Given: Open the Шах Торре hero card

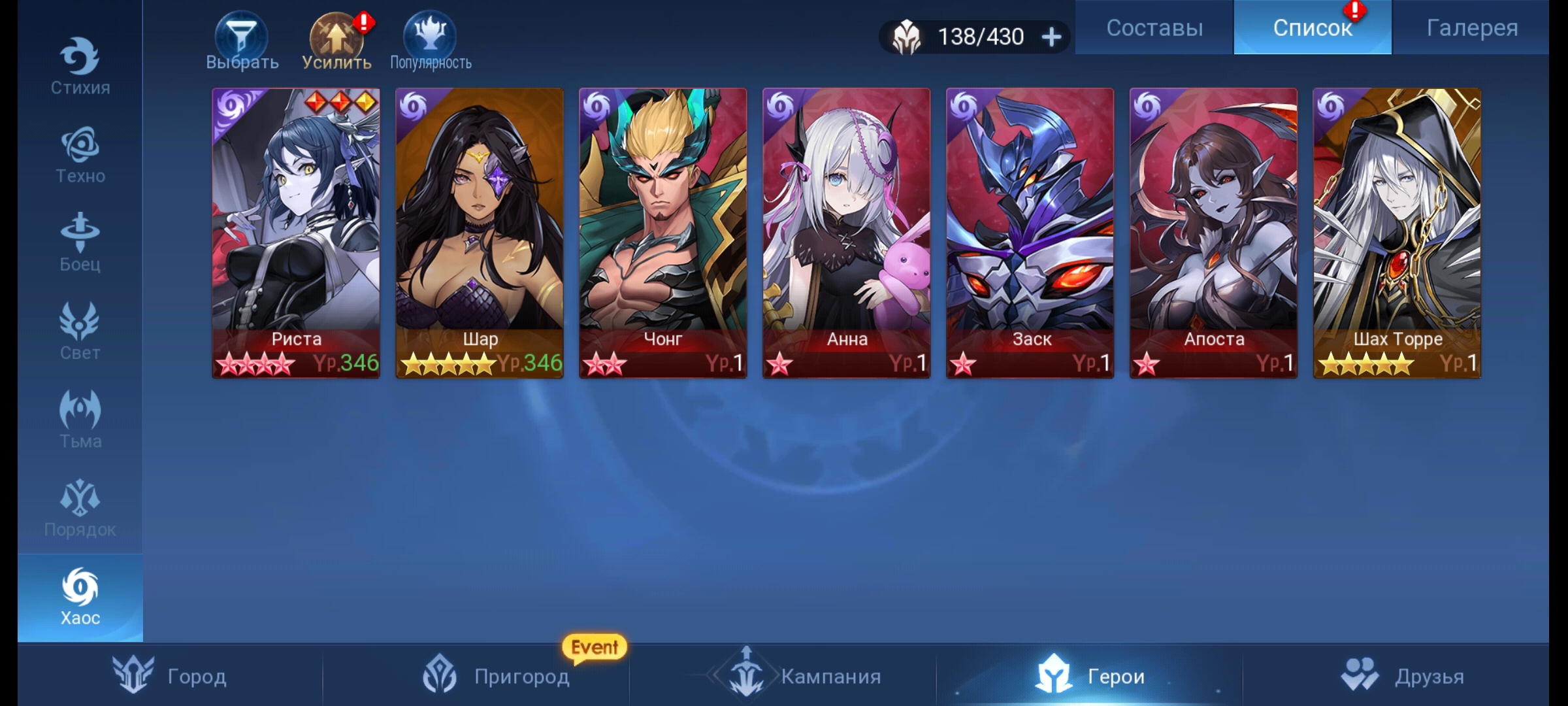Looking at the screenshot, I should click(1397, 232).
